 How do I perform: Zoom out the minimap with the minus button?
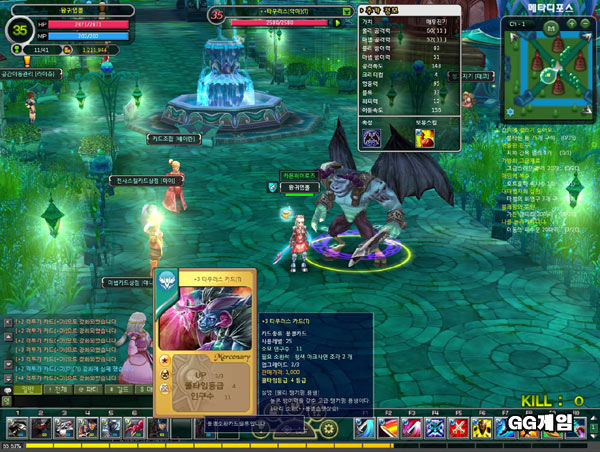(x=586, y=23)
